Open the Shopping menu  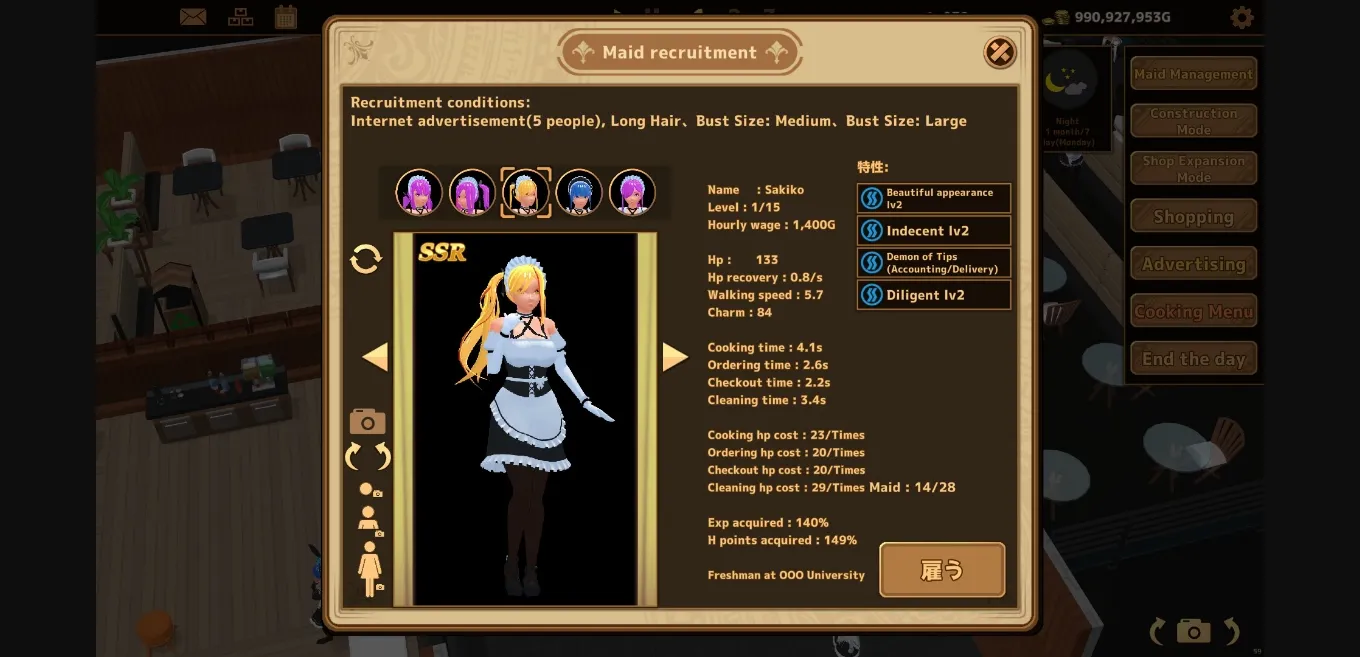pos(1193,216)
